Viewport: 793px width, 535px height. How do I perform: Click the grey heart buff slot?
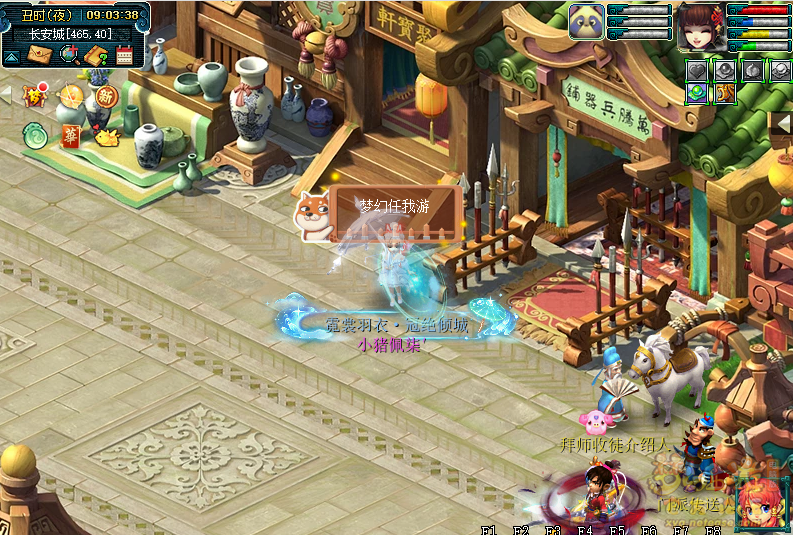coord(696,70)
